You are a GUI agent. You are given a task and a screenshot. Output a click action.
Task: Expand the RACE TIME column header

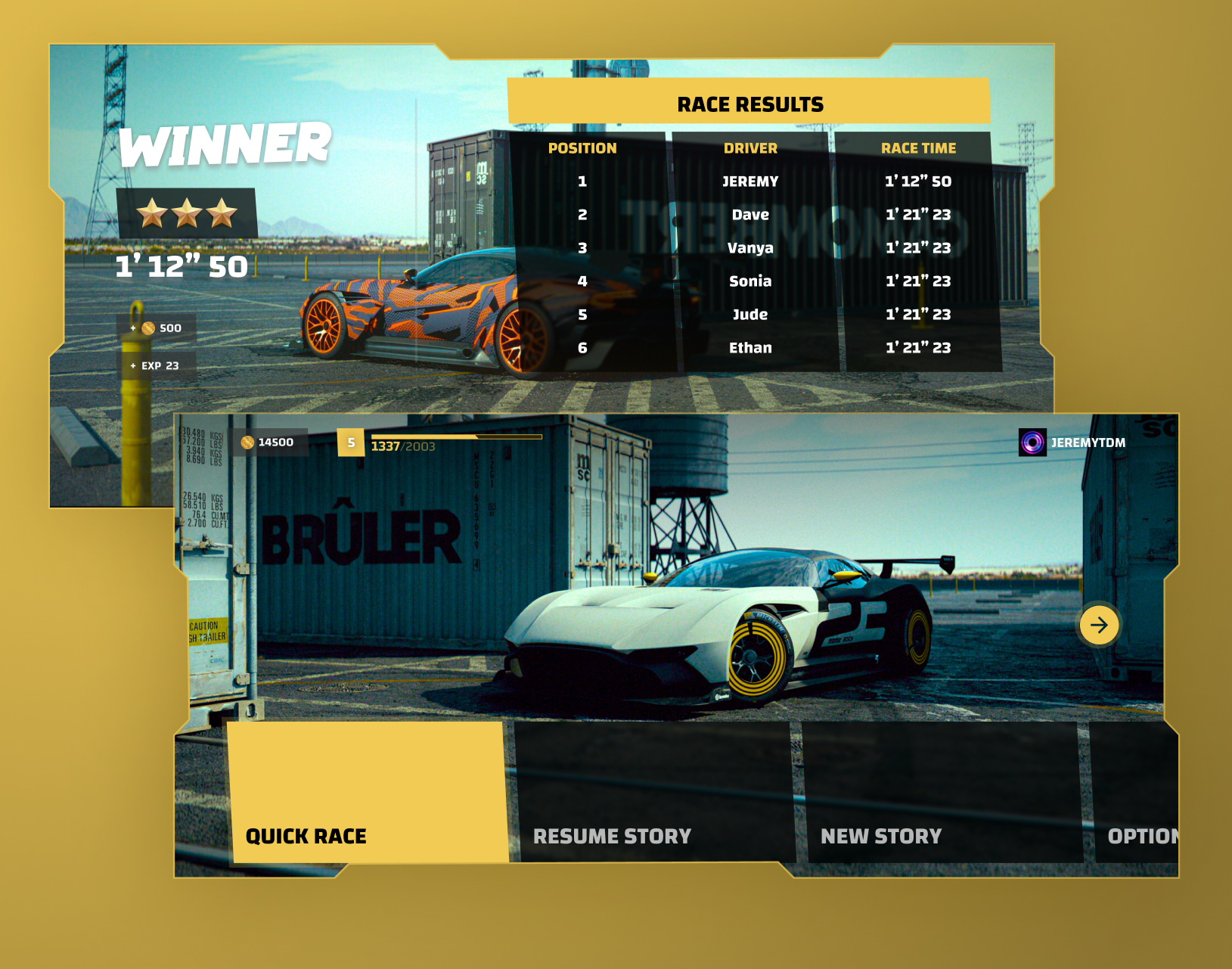coord(917,148)
